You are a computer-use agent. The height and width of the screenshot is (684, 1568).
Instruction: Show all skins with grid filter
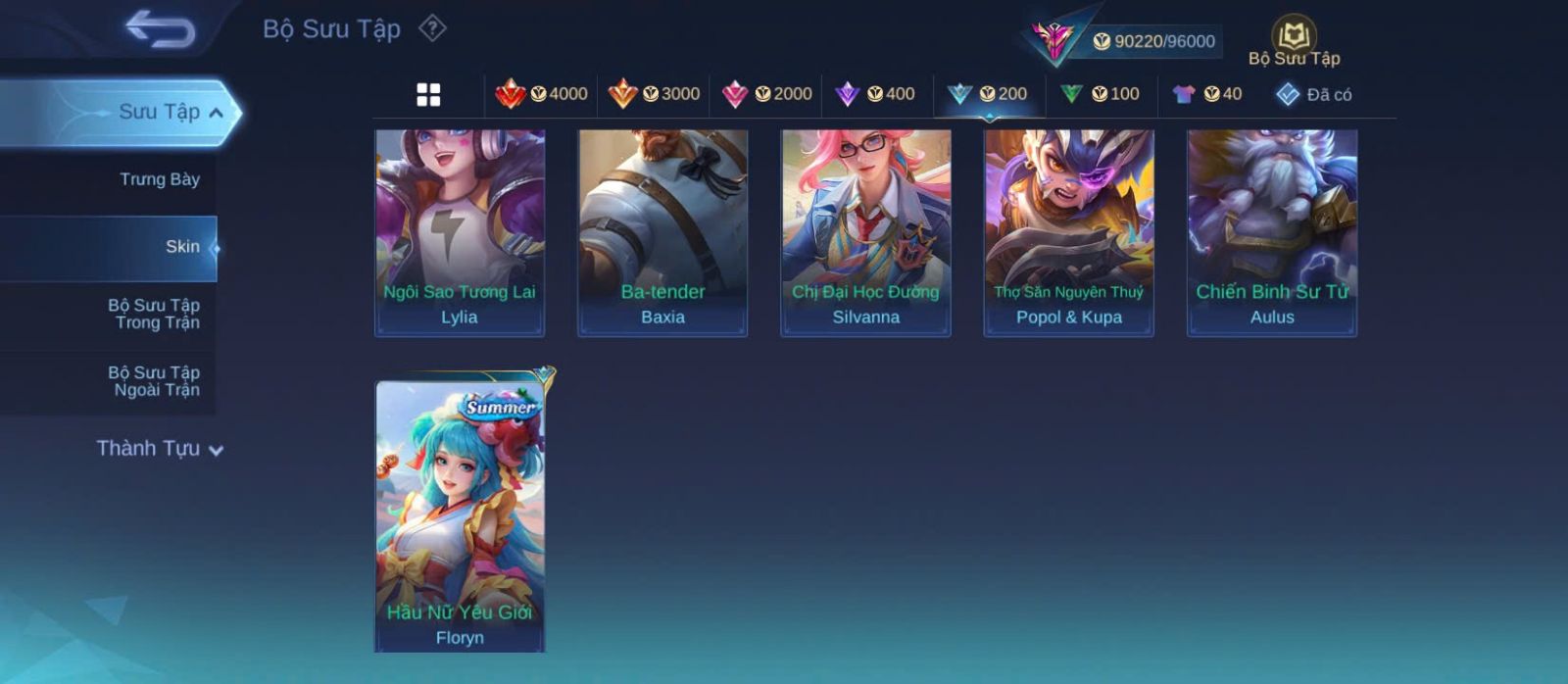tap(428, 94)
